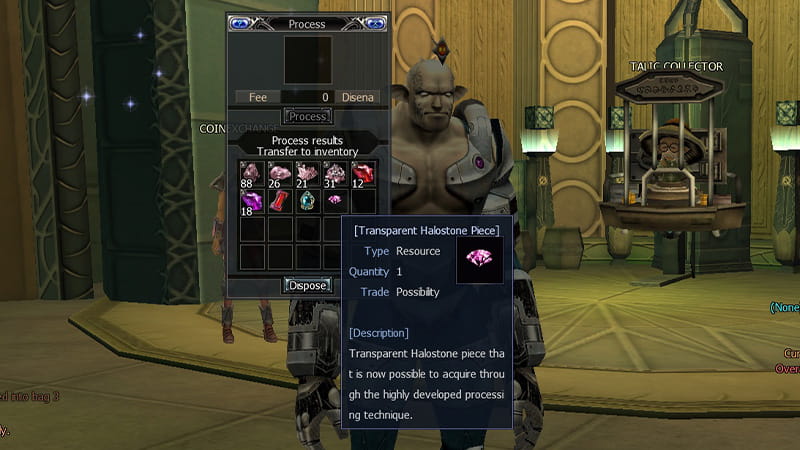
Task: Choose the Transparent Halostone Piece slot
Action: point(334,201)
